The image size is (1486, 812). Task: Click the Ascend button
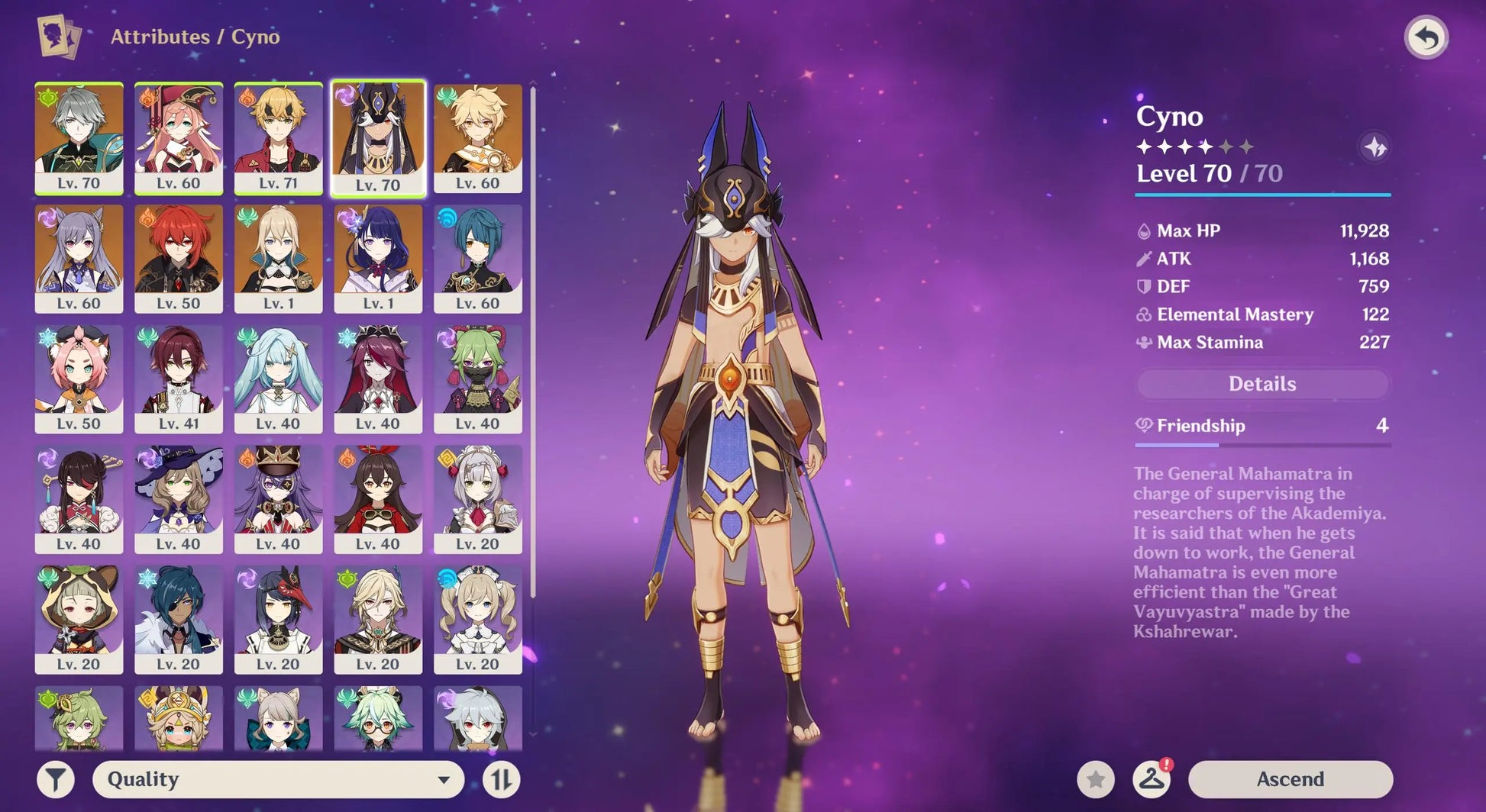[1290, 779]
